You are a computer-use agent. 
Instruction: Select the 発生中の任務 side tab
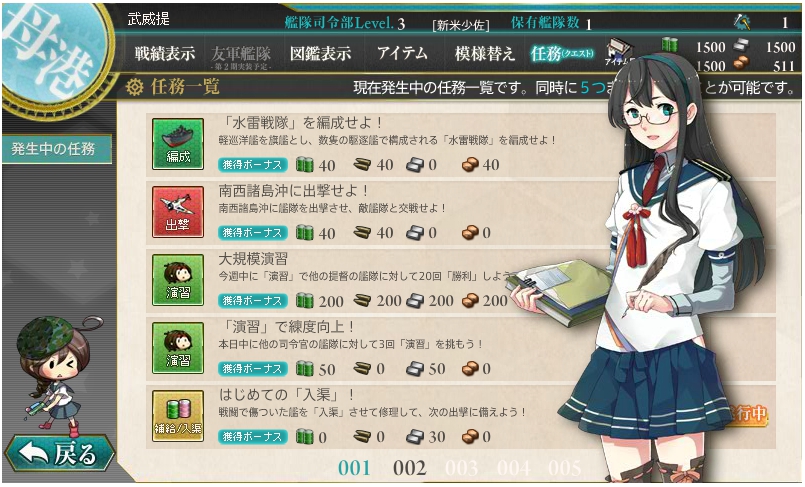[x=54, y=149]
